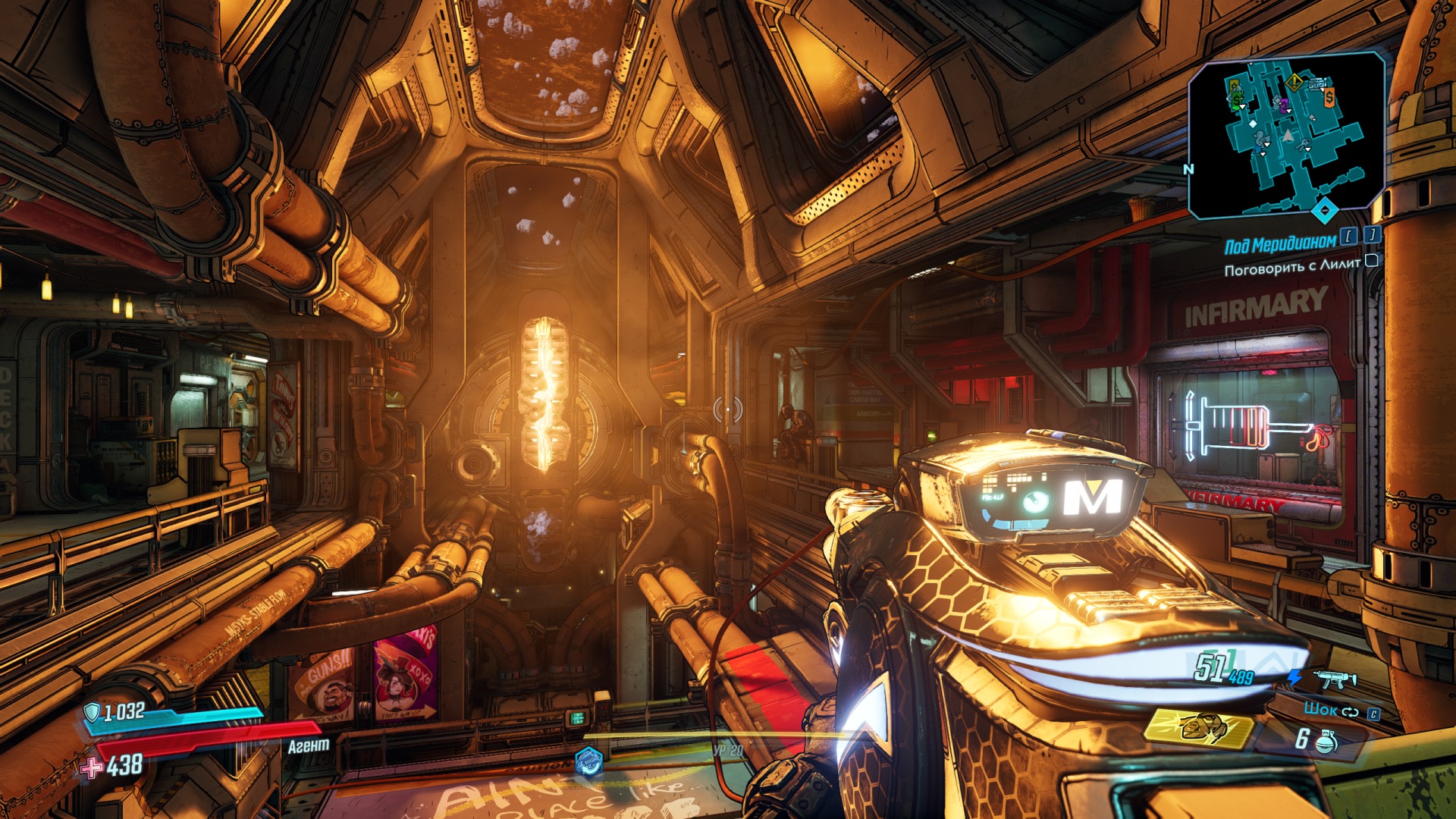Select the "Под Меридианом" mission title
This screenshot has height=819, width=1456.
[1279, 244]
